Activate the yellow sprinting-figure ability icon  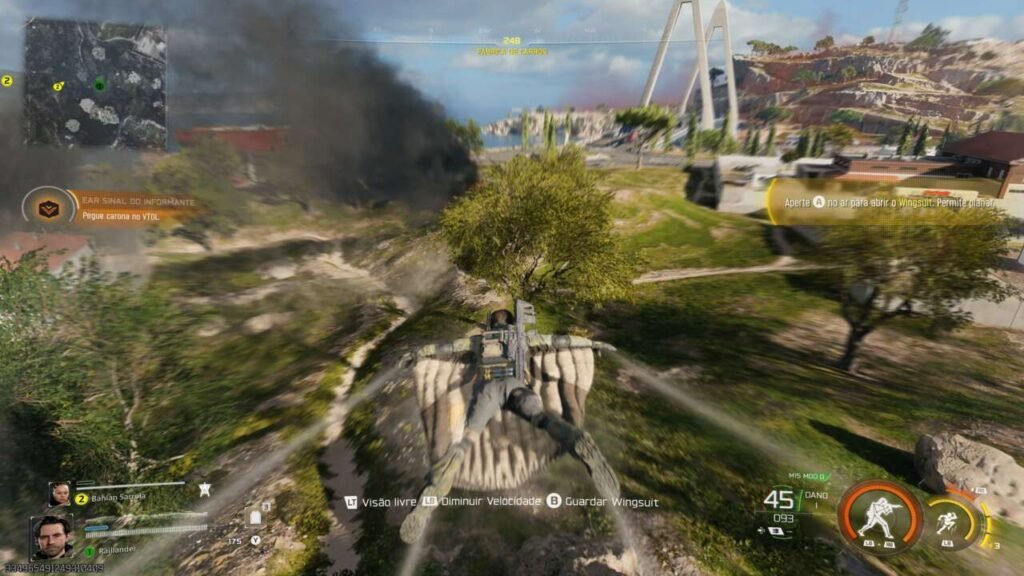[x=945, y=522]
